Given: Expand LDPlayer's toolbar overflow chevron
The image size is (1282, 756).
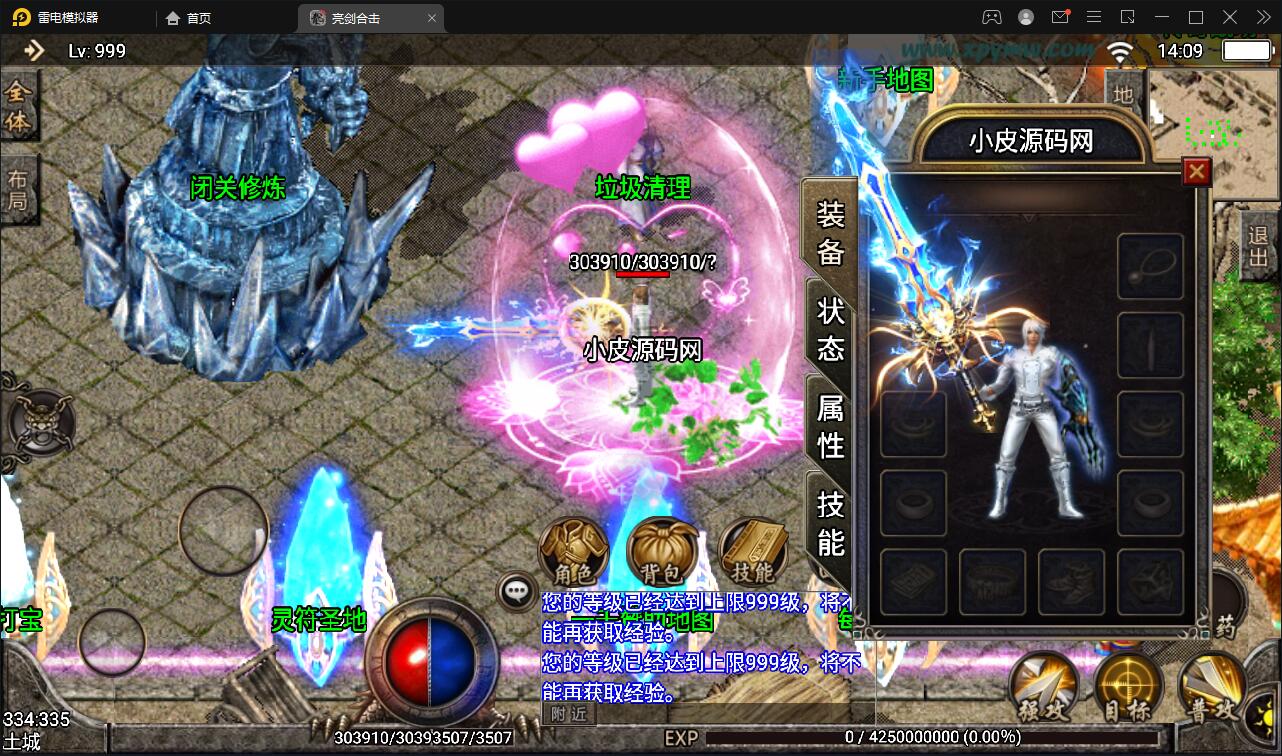Looking at the screenshot, I should (1265, 16).
